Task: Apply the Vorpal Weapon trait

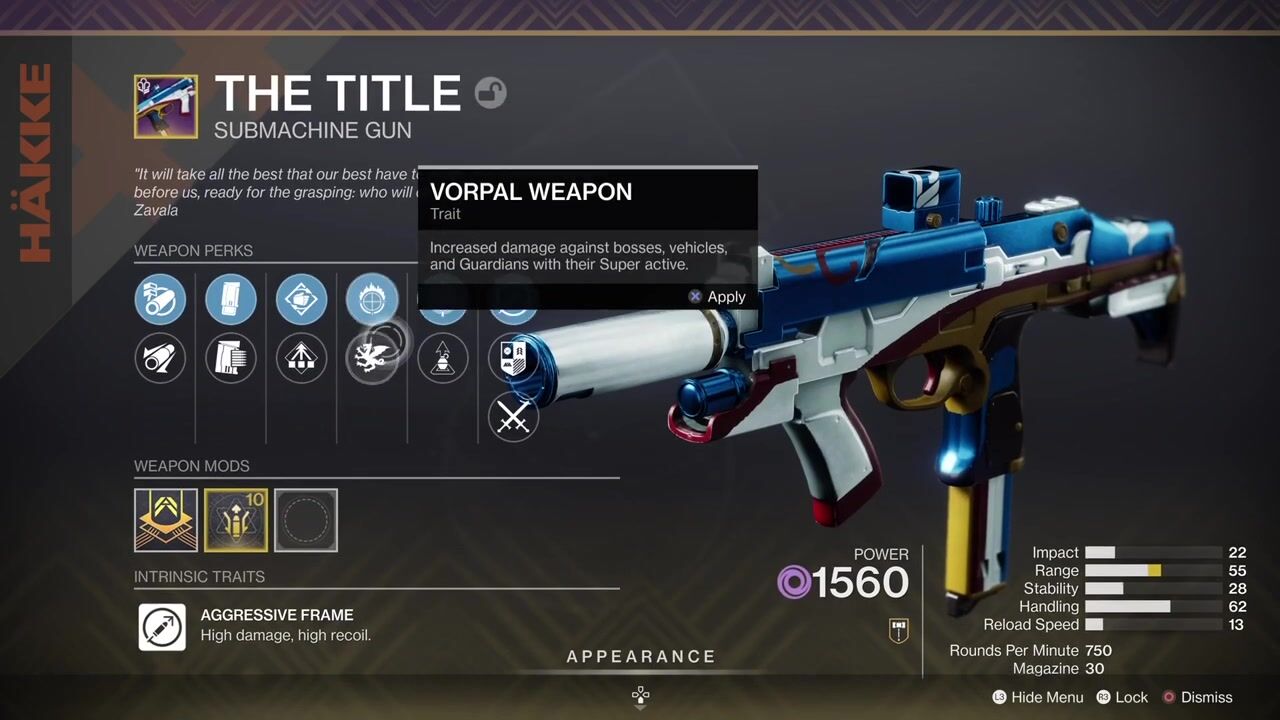Action: click(x=717, y=297)
